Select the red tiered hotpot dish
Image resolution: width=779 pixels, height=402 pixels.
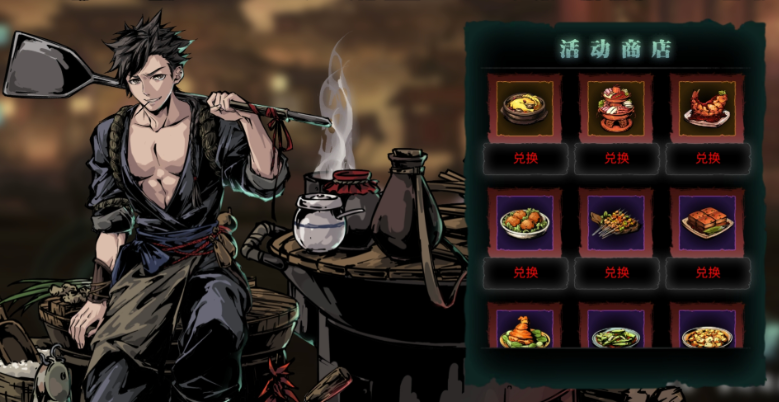tap(615, 107)
